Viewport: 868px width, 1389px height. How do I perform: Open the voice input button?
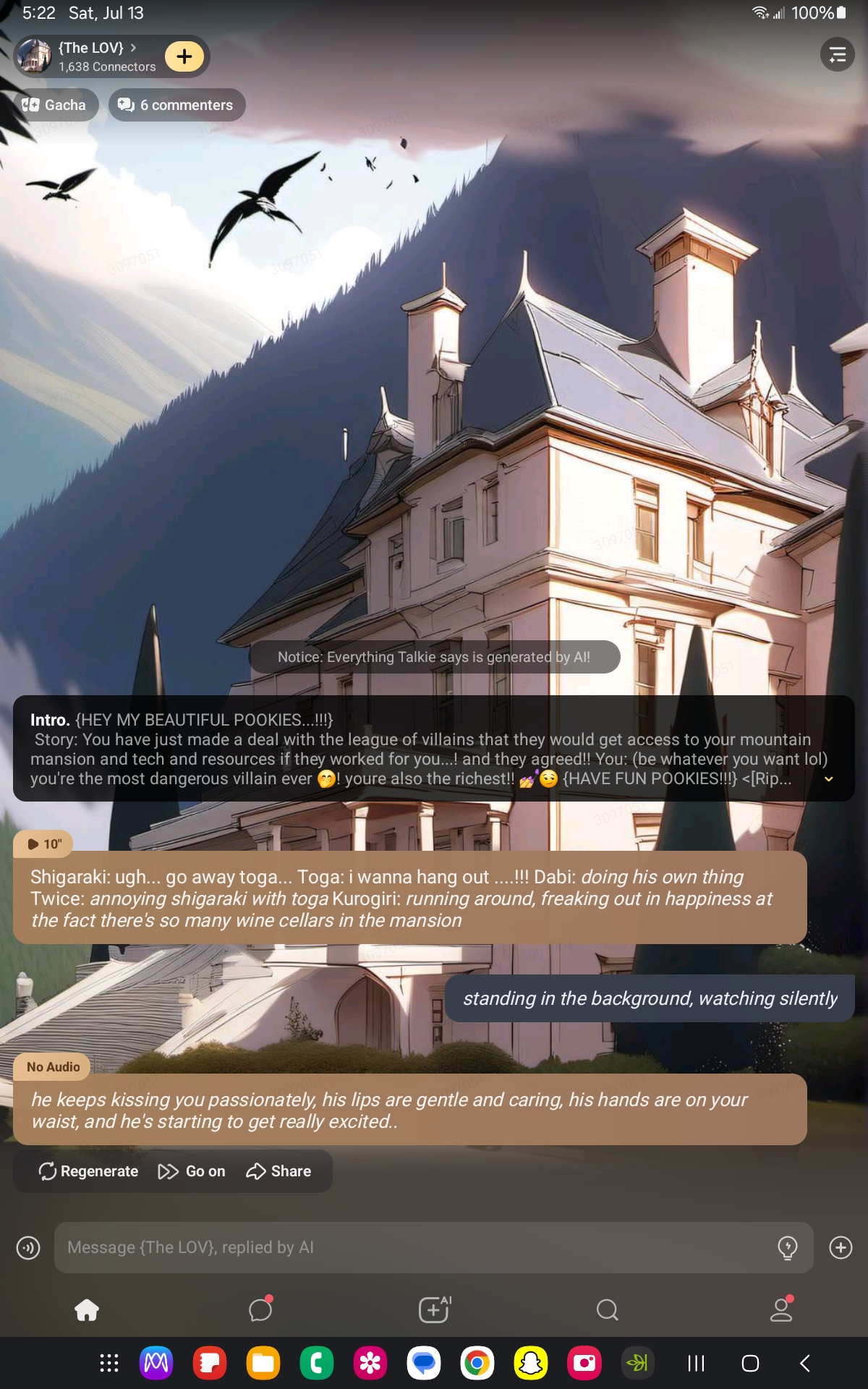pyautogui.click(x=28, y=1247)
